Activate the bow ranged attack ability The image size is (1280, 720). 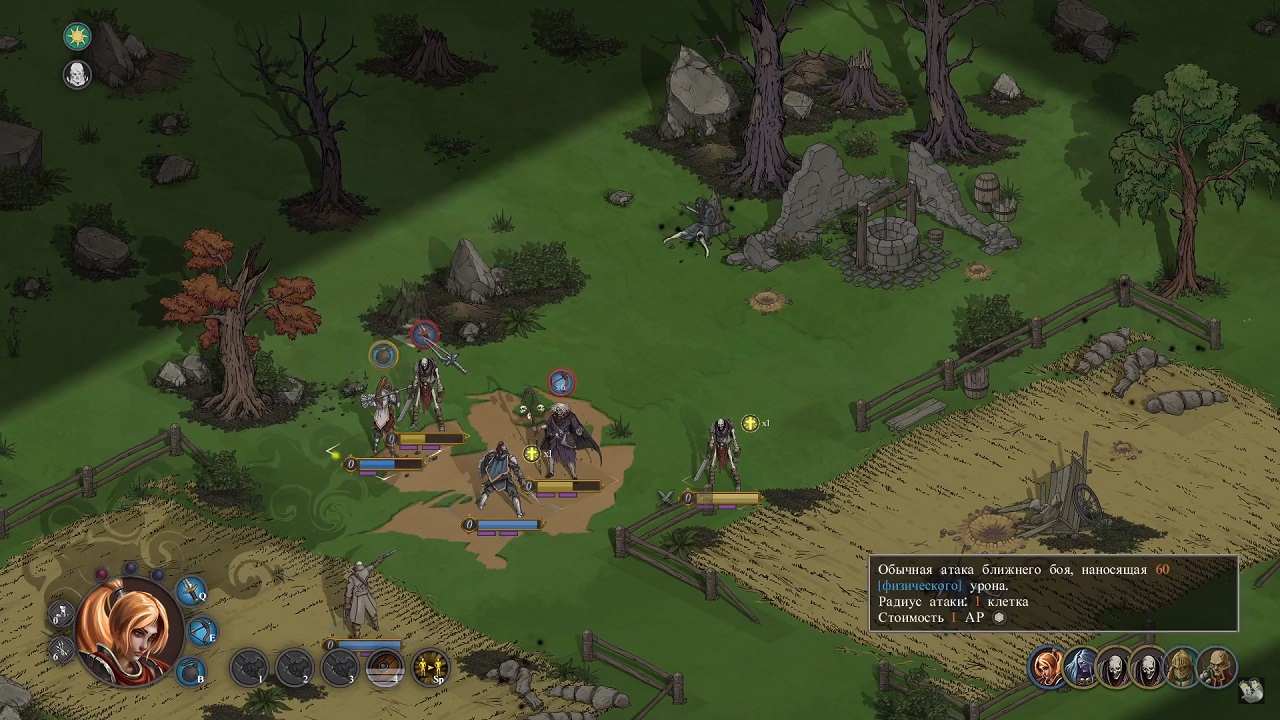(203, 632)
